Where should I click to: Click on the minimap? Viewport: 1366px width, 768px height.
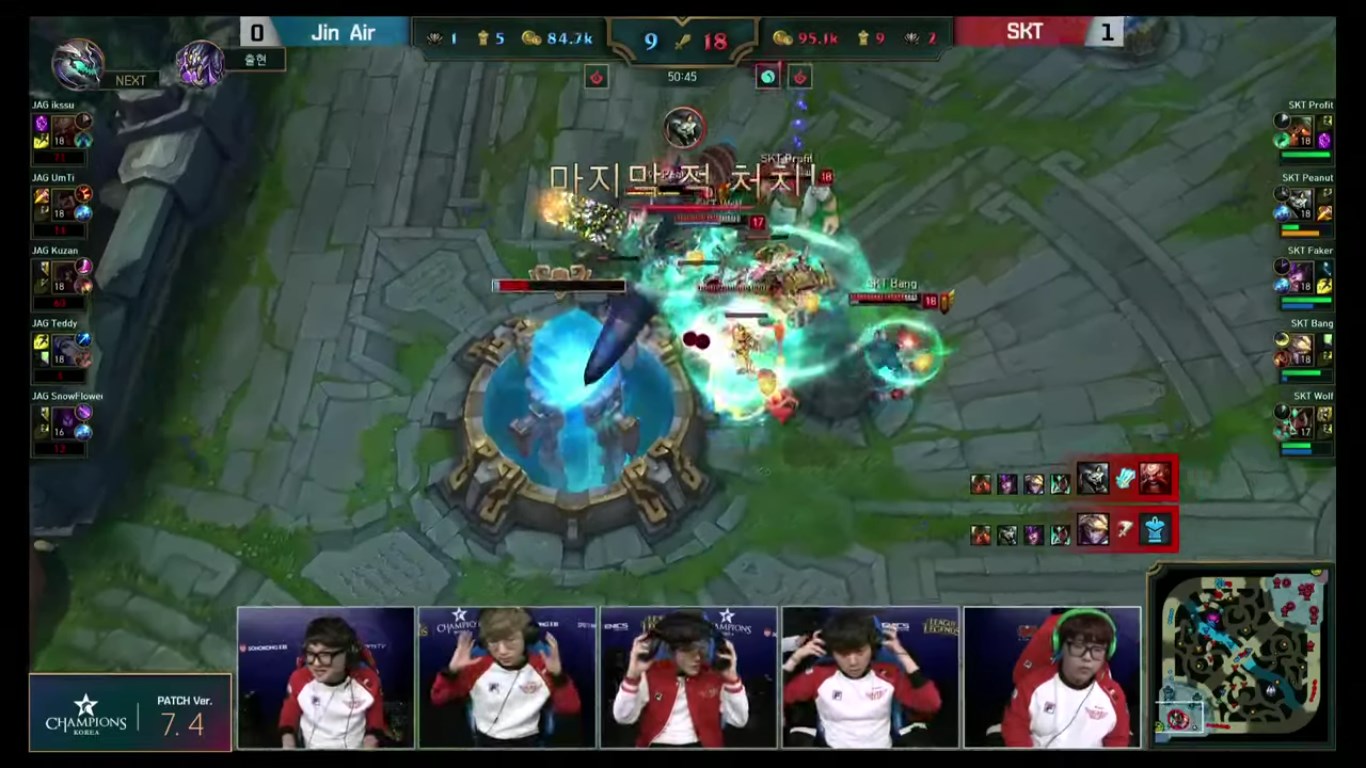1241,656
